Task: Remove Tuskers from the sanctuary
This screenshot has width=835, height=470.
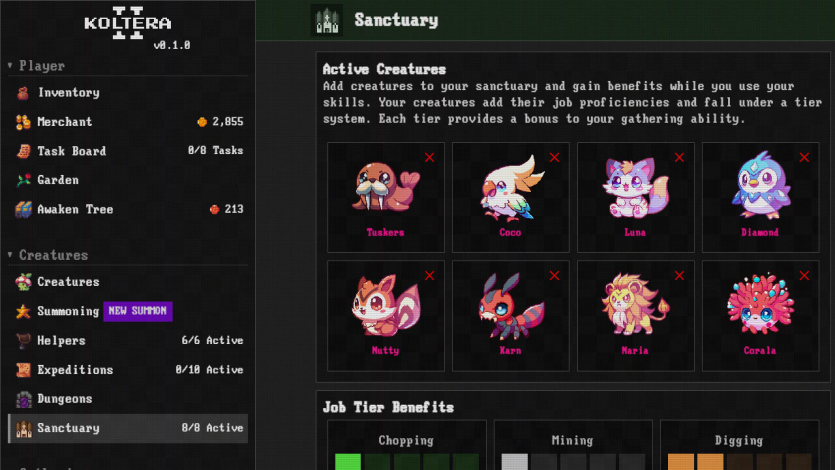Action: [430, 157]
